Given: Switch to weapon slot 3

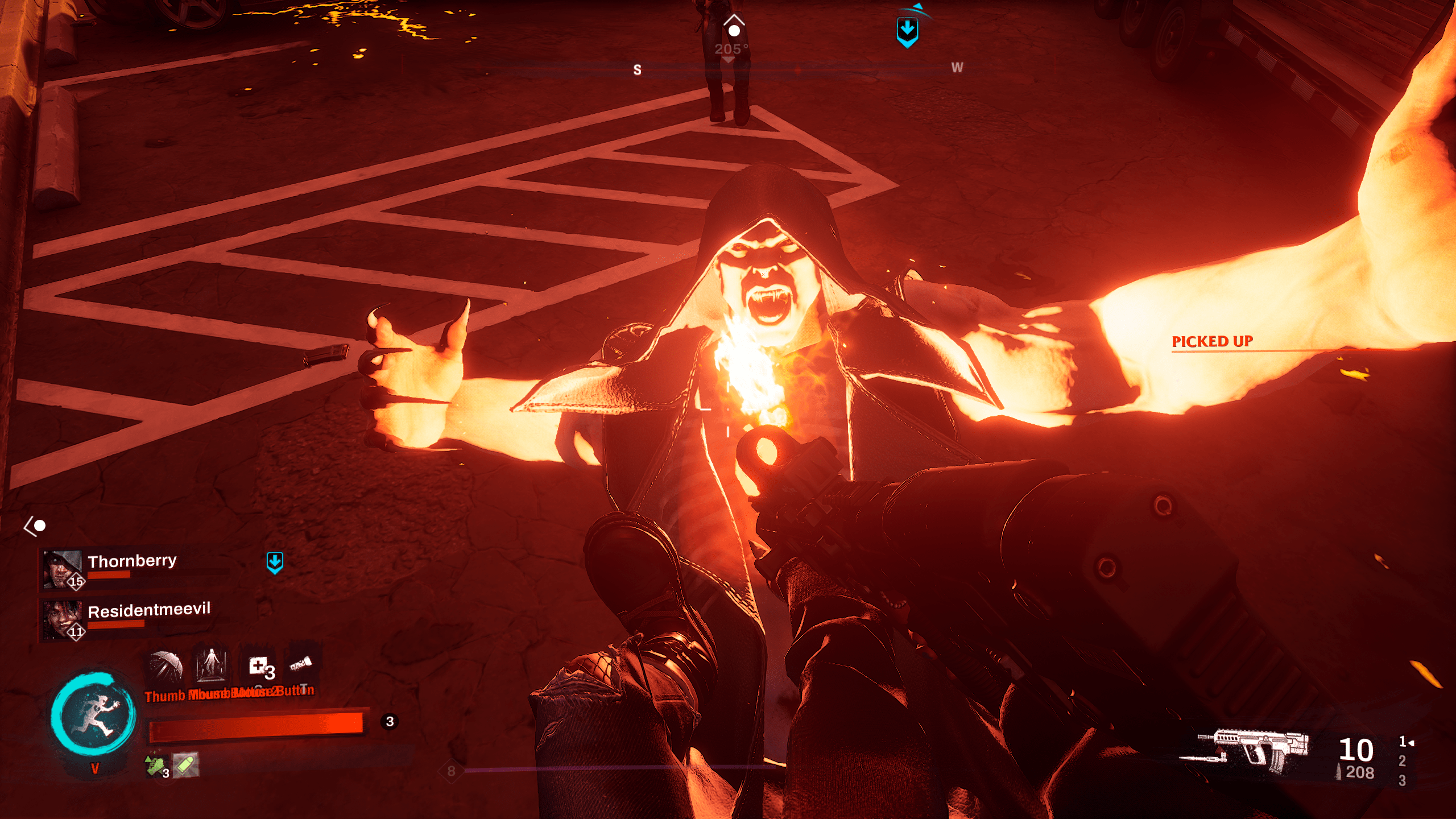Looking at the screenshot, I should (x=1402, y=780).
